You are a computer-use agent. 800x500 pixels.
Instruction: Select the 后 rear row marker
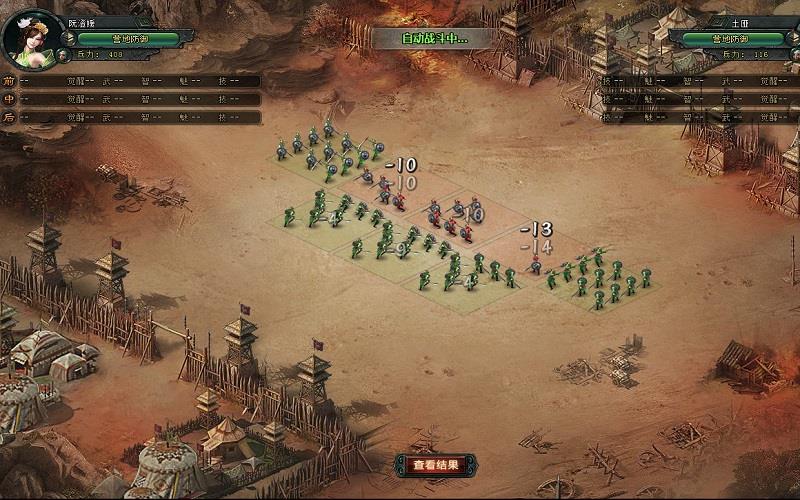click(9, 117)
